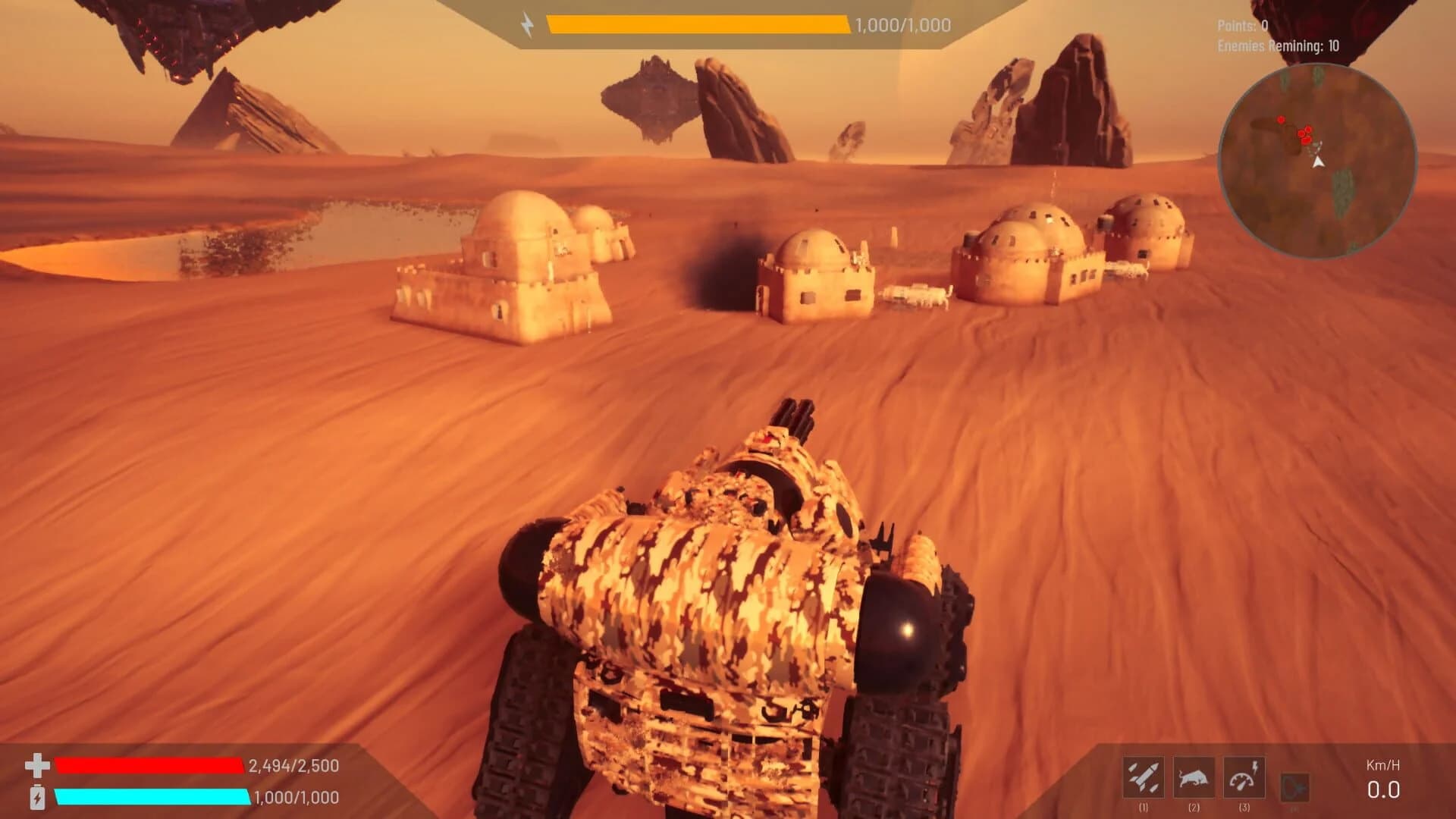Click the grayed-out fourth ability slot
The height and width of the screenshot is (819, 1456).
(1294, 786)
